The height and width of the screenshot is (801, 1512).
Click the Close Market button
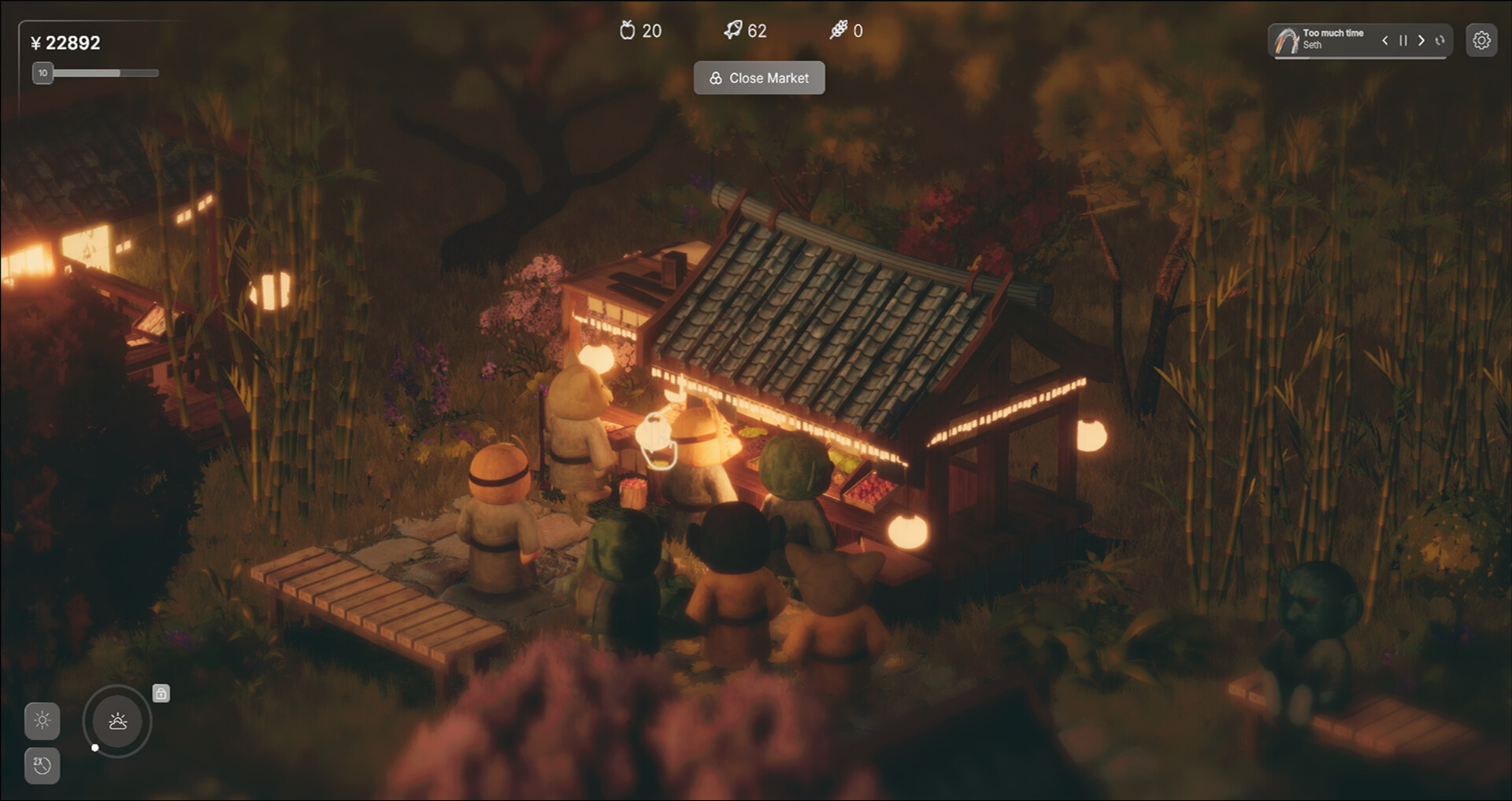click(759, 78)
